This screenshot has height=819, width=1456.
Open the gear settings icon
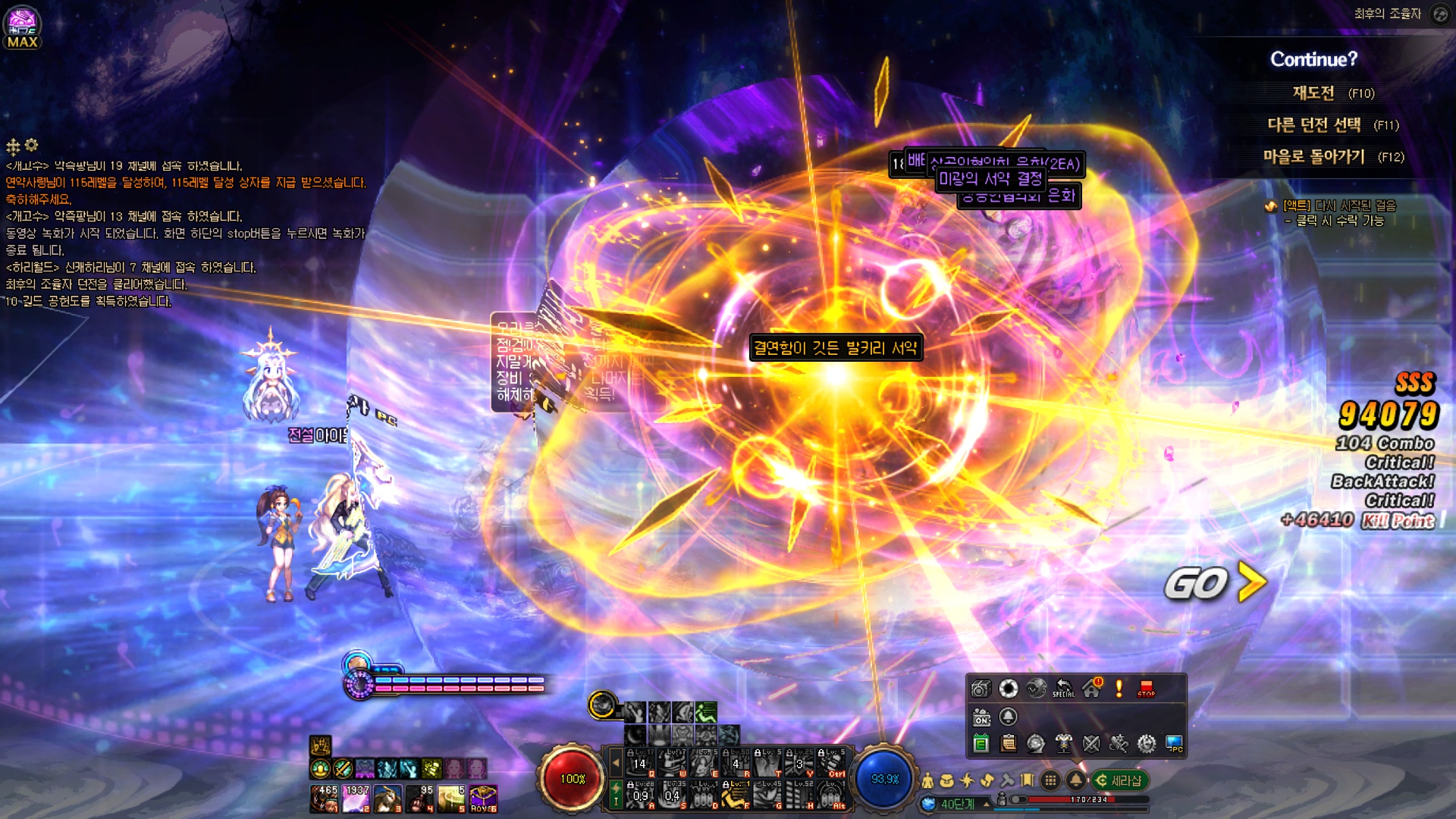tap(1147, 744)
